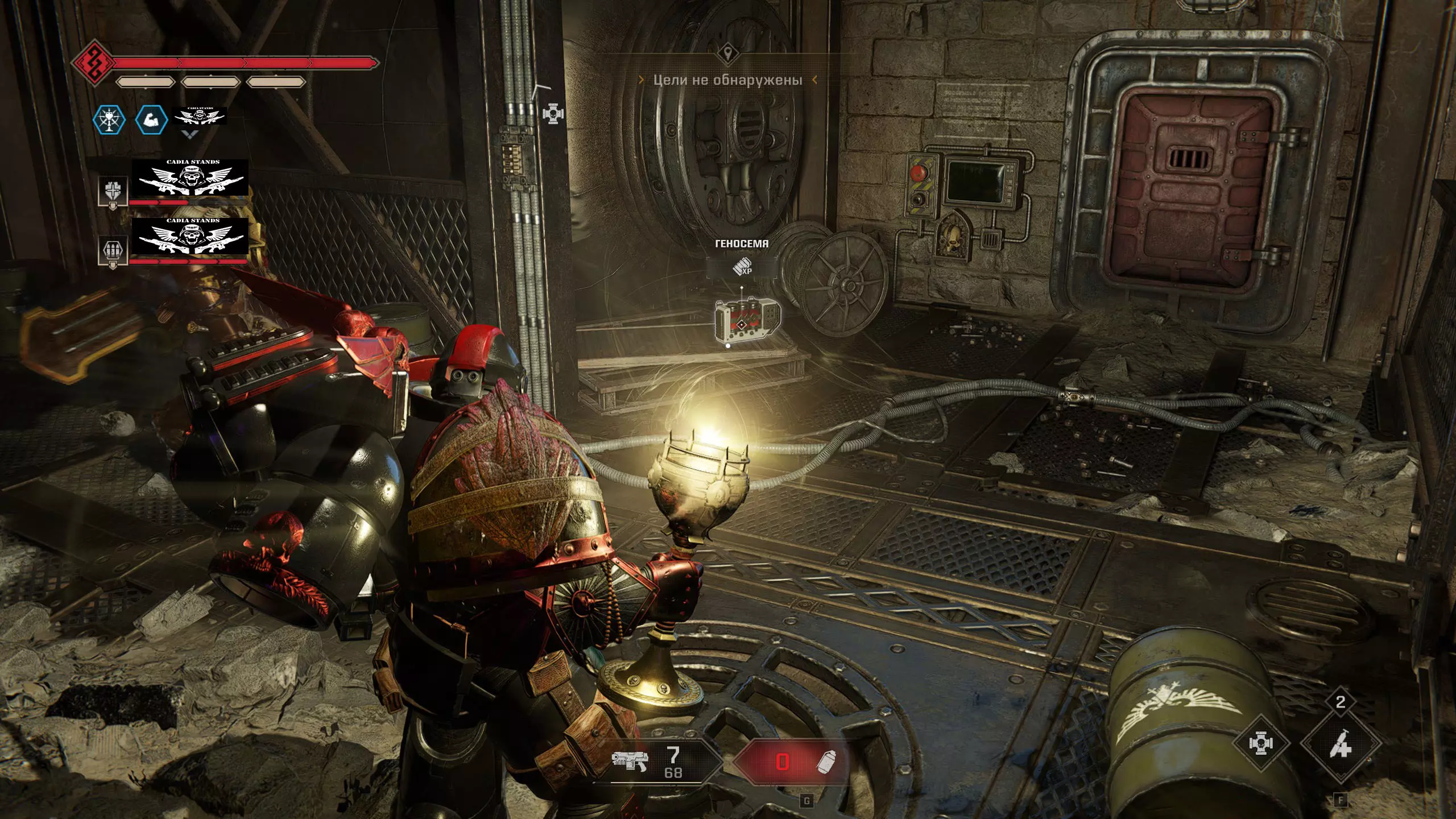This screenshot has height=819, width=1456.
Task: Click the first teammate's class icon
Action: pos(113,191)
